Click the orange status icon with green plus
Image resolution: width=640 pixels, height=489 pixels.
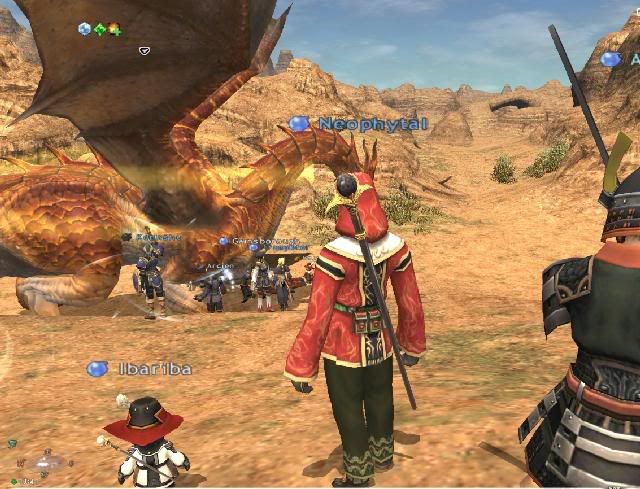tap(115, 29)
